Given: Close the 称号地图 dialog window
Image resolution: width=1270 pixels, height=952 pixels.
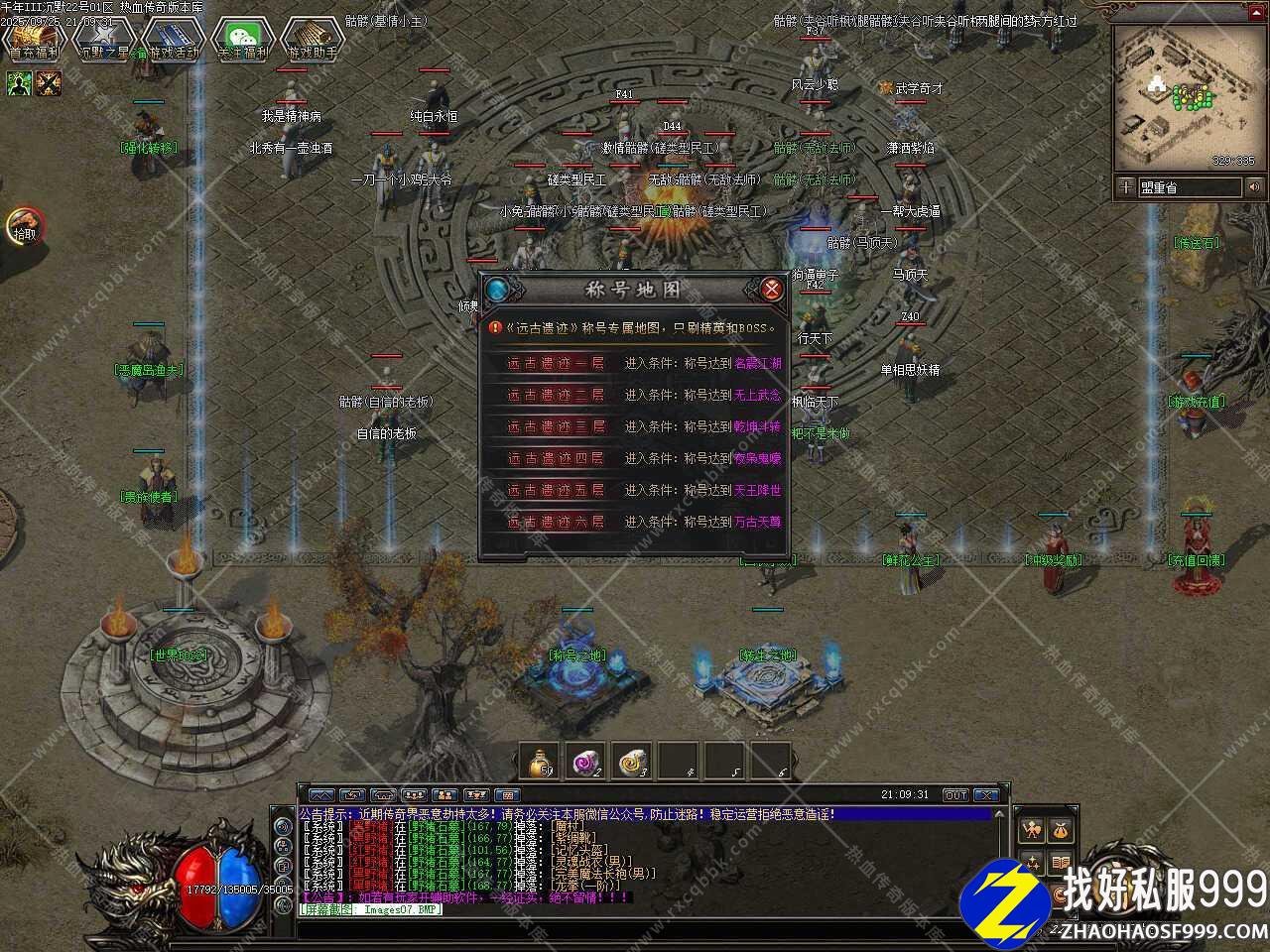Looking at the screenshot, I should 771,290.
